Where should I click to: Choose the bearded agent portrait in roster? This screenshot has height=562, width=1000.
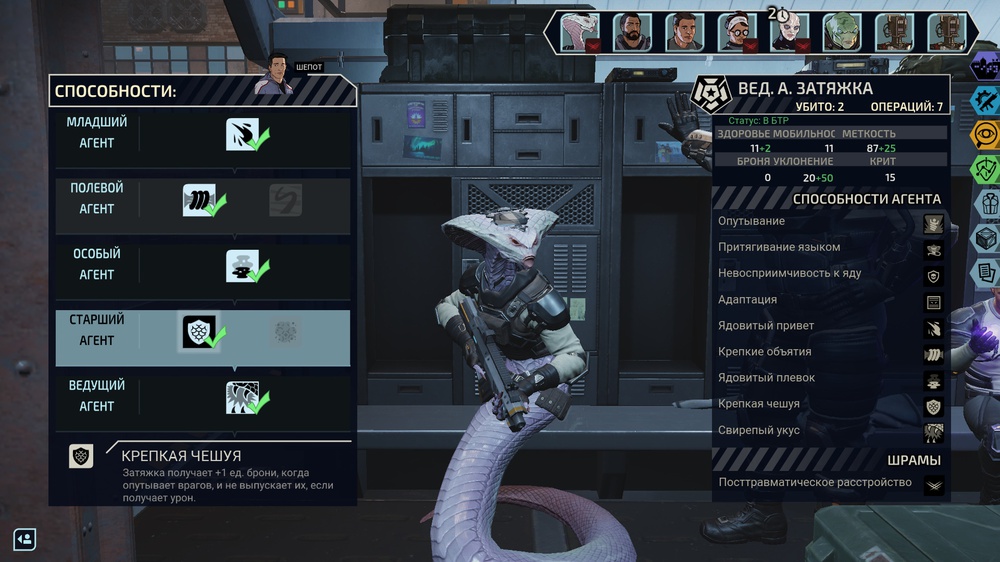pyautogui.click(x=631, y=32)
